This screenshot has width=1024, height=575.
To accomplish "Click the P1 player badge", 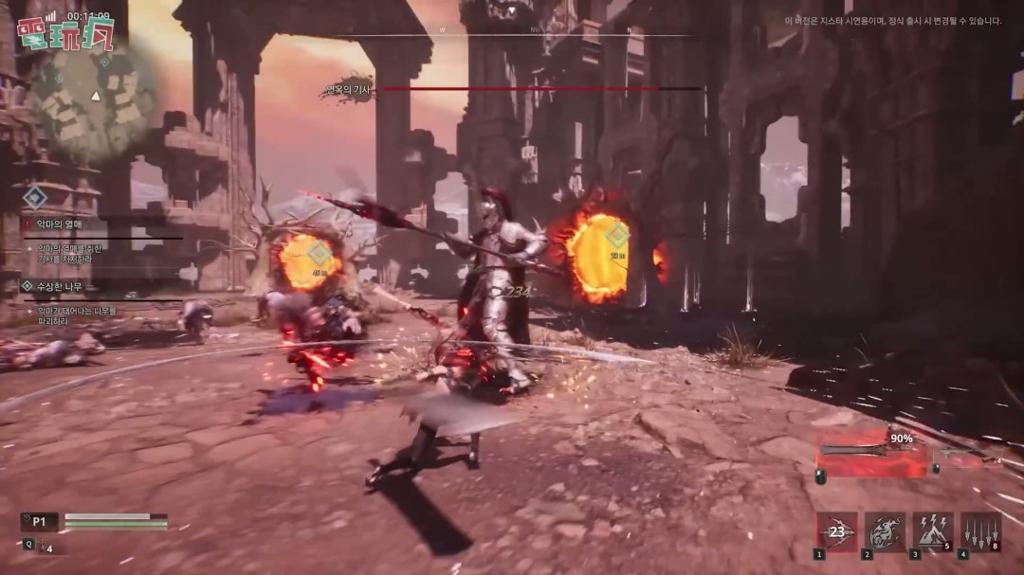I will 40,520.
